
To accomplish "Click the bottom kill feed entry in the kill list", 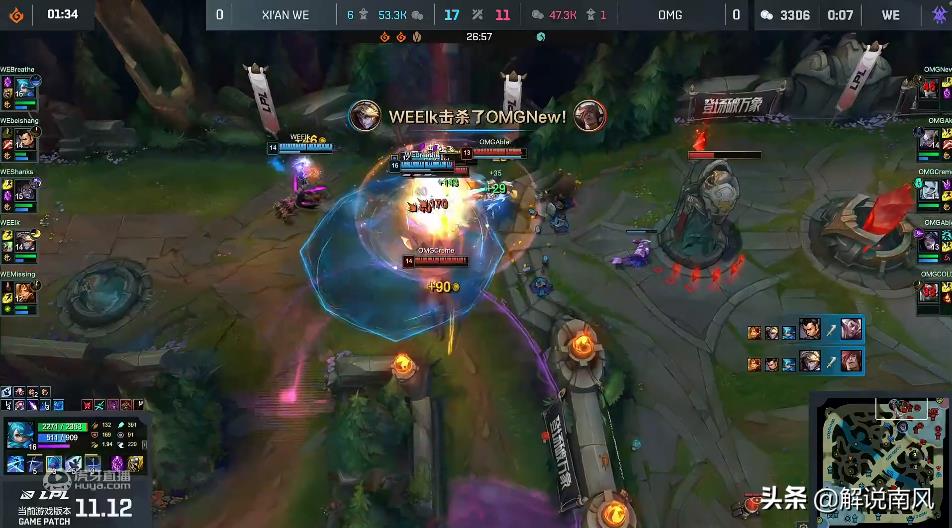I will (x=804, y=360).
